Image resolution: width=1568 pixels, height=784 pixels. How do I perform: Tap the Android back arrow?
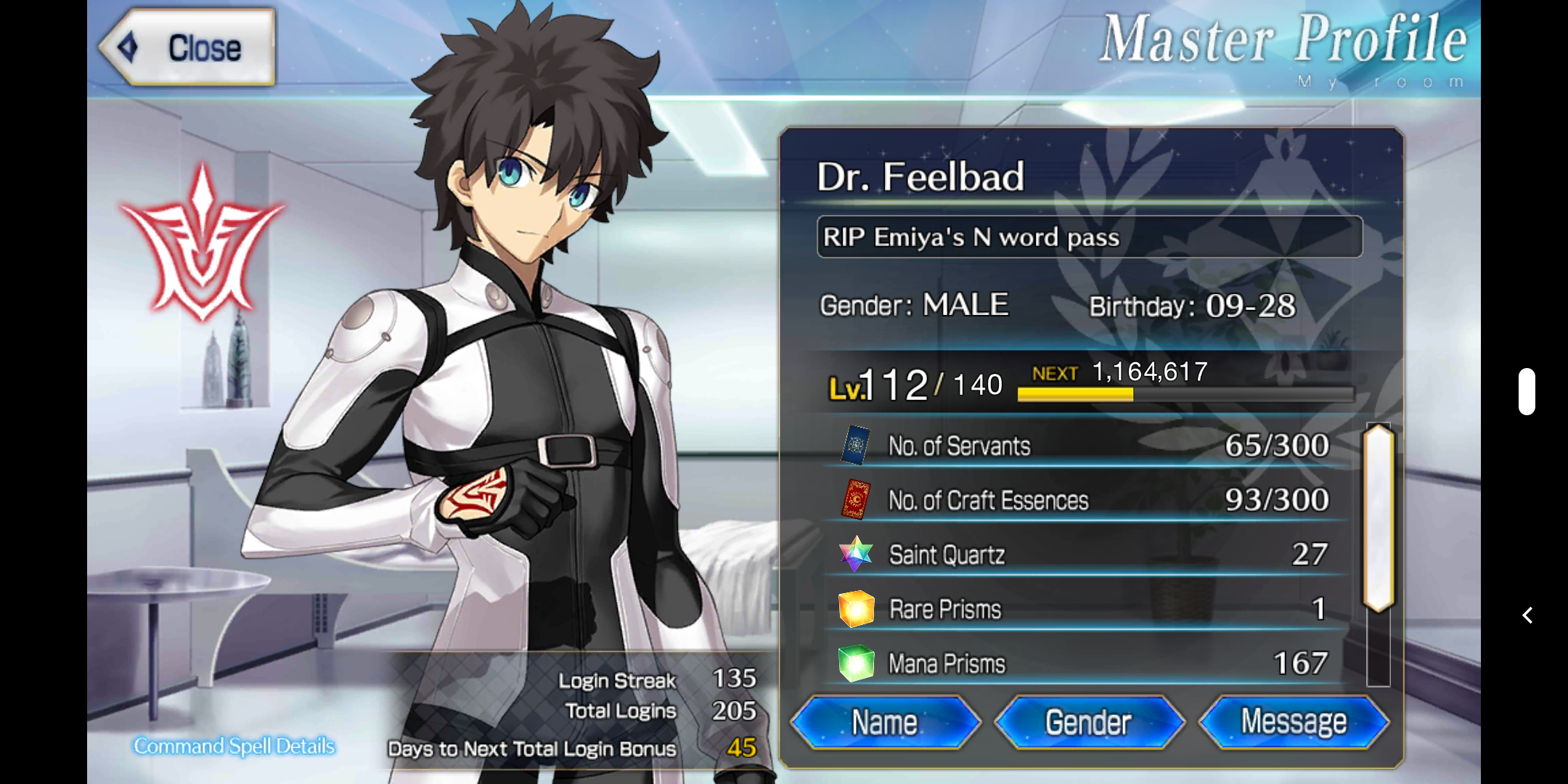1527,616
